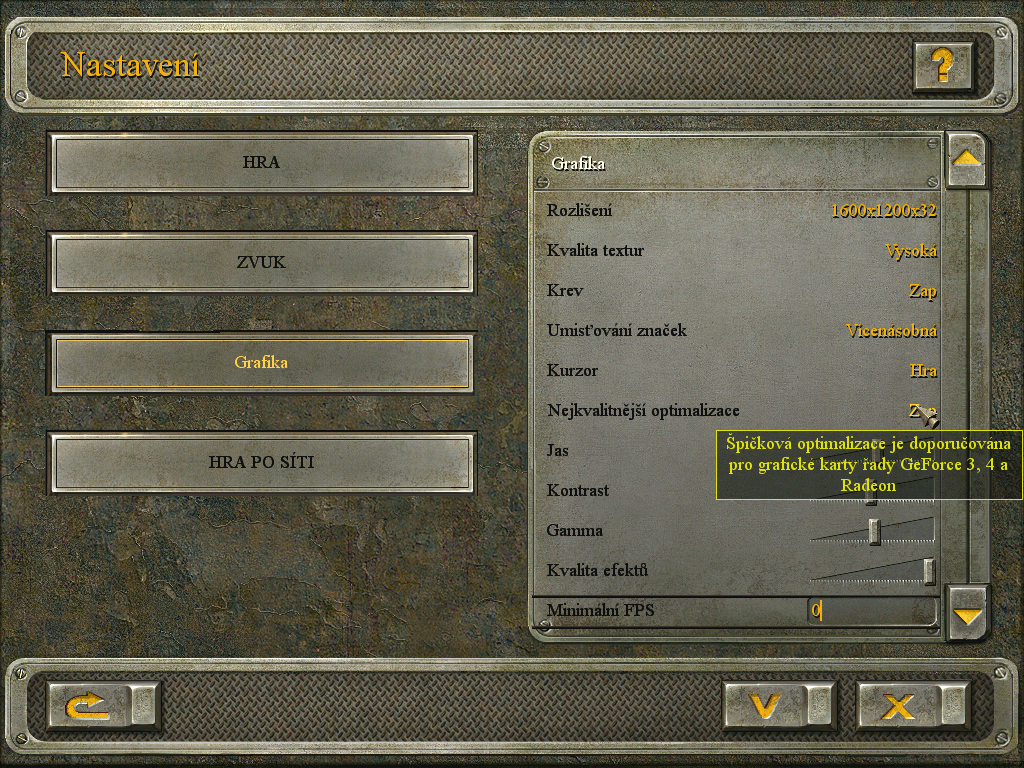Switch to the ZVUK sound settings
The width and height of the screenshot is (1024, 768).
[261, 263]
